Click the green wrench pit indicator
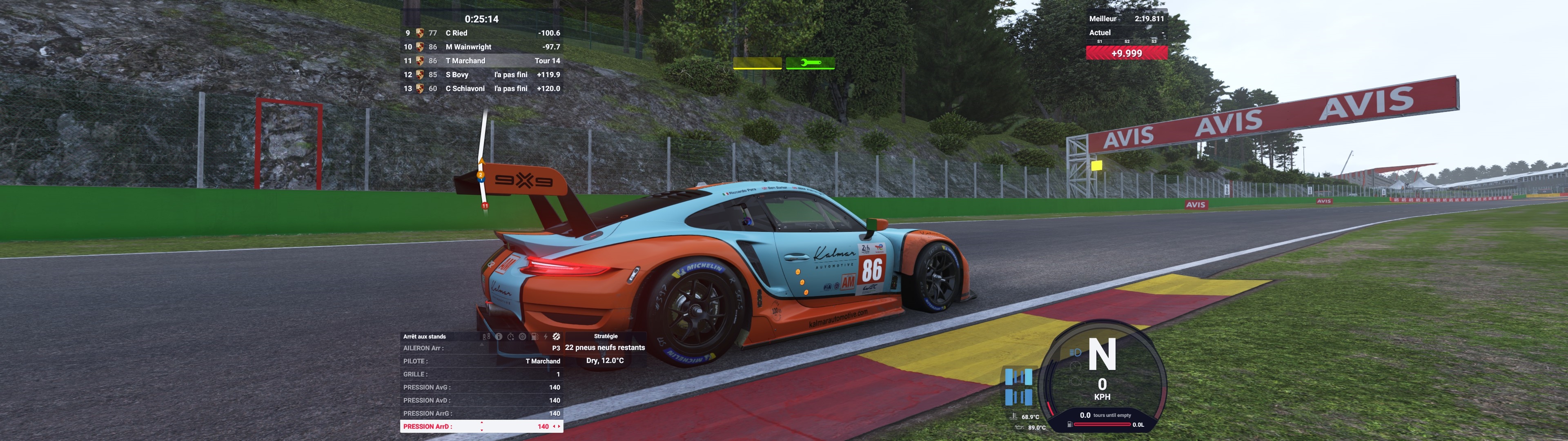The image size is (1568, 441). [810, 63]
